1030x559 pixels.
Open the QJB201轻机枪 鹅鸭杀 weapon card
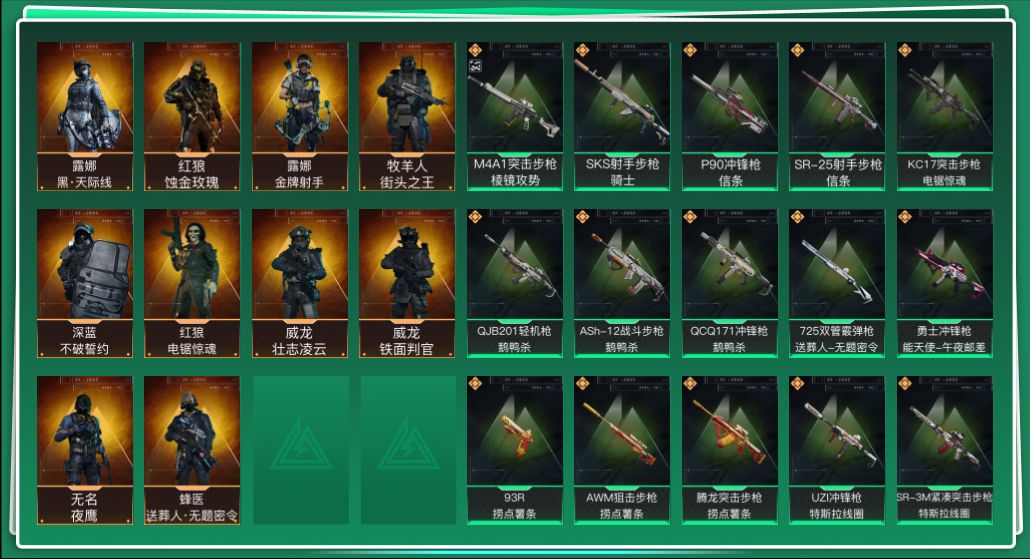[515, 283]
